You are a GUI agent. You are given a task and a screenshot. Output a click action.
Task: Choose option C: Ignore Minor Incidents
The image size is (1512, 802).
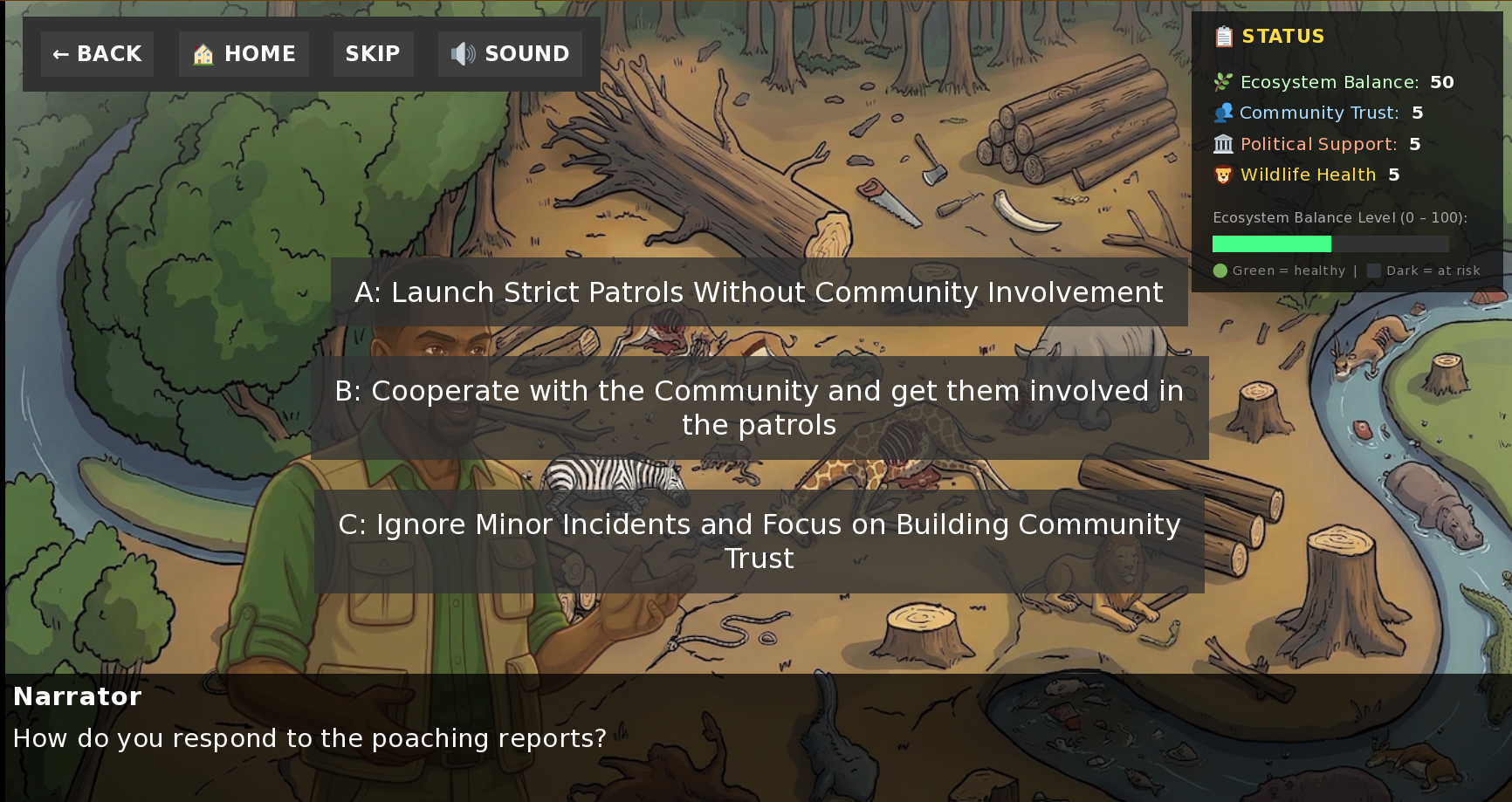pos(759,540)
